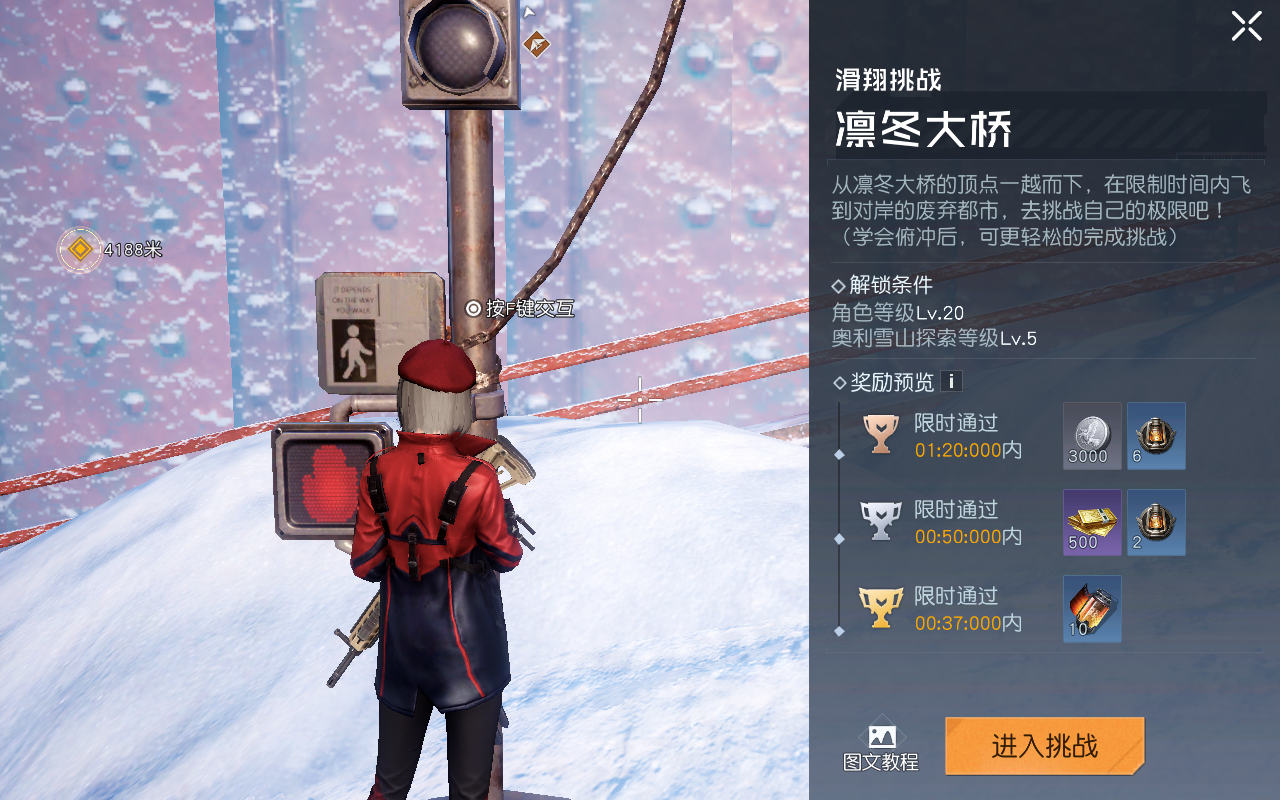The height and width of the screenshot is (800, 1280).
Task: Close the 凛冬大桥 challenge panel
Action: (x=1246, y=26)
